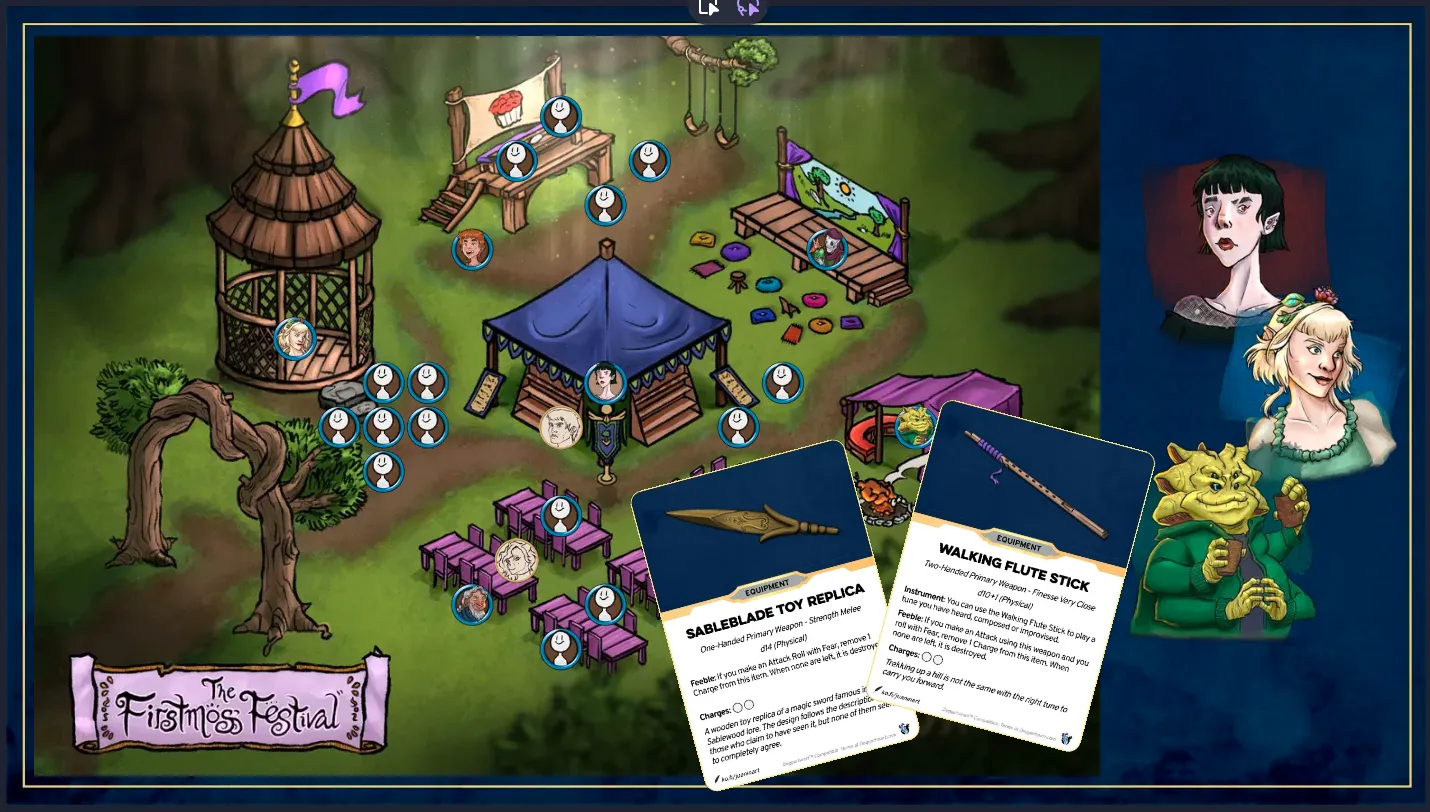The image size is (1430, 812).
Task: Select the dark-haired elf token at the blue tent
Action: [605, 383]
